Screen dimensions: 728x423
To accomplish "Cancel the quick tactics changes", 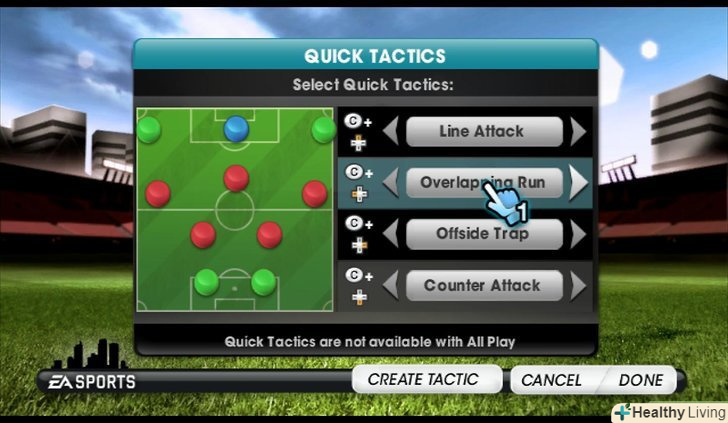I will click(551, 380).
